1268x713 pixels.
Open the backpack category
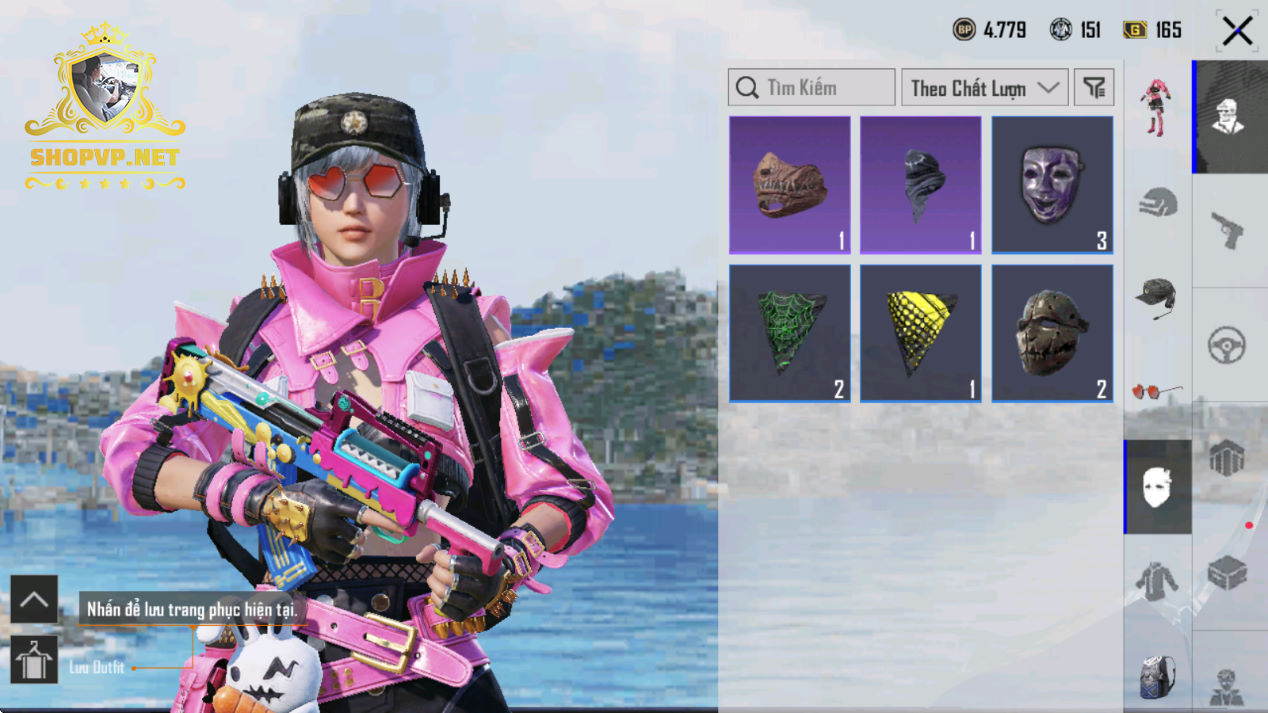pos(1157,676)
